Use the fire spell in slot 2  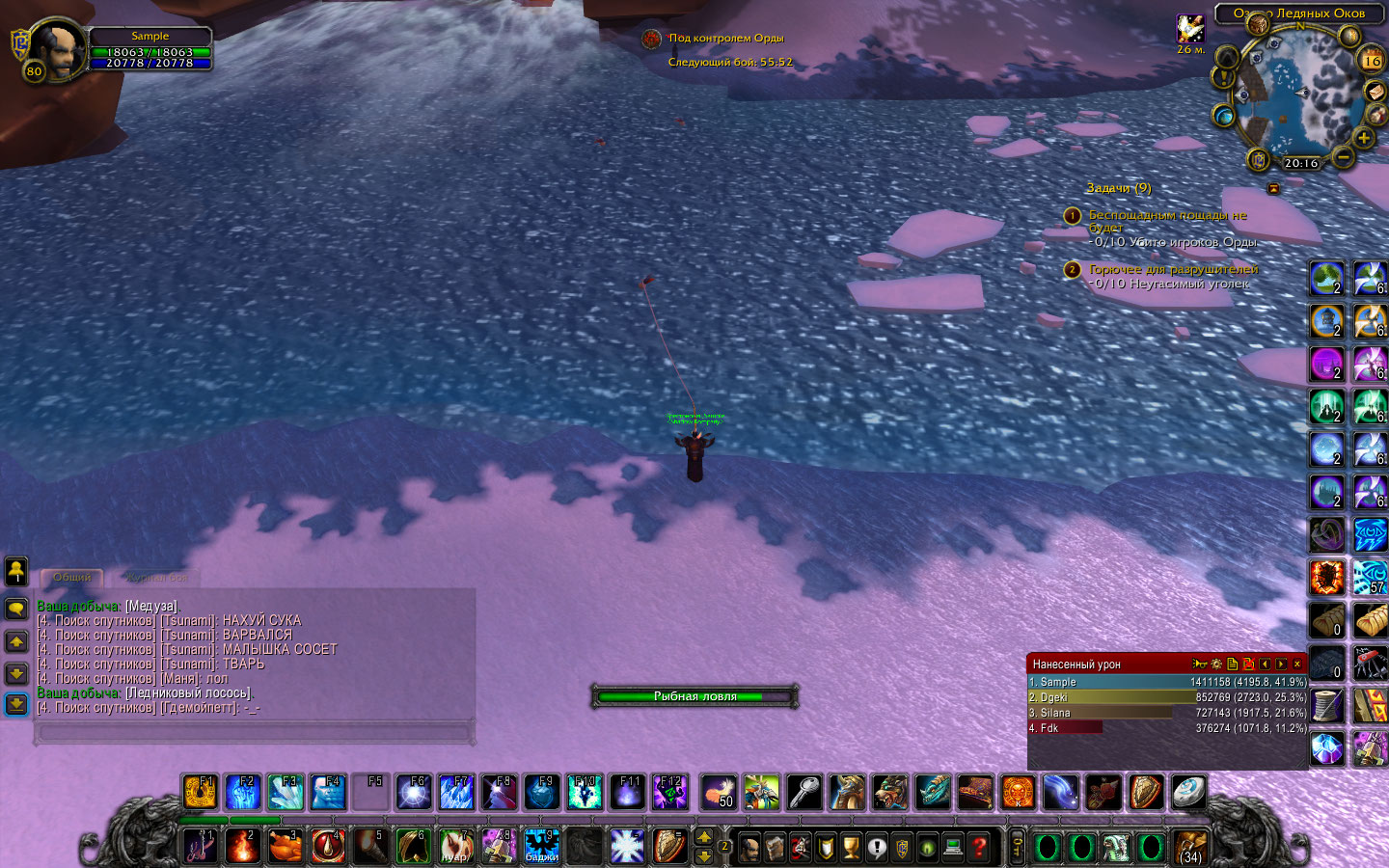point(243,846)
